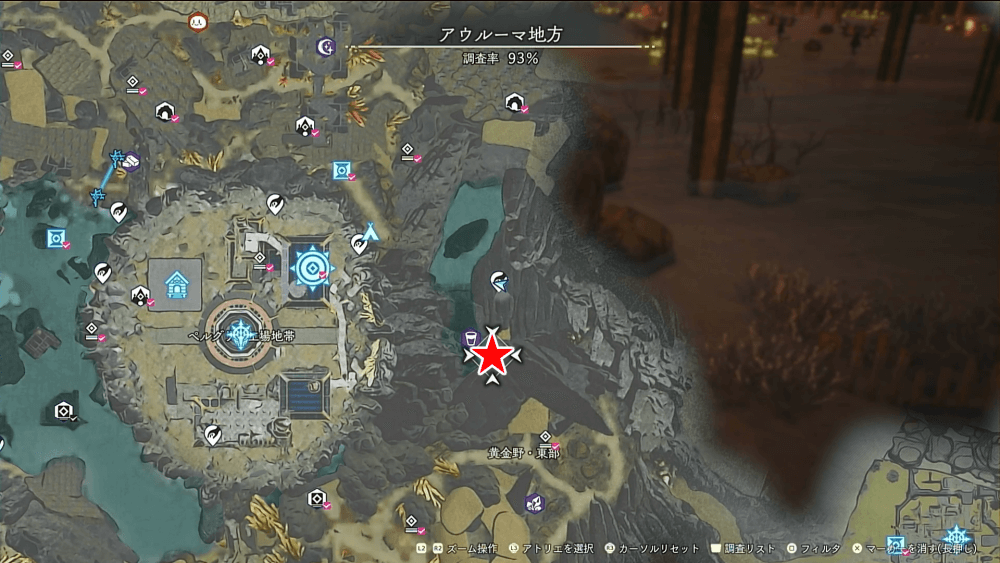Viewport: 1000px width, 563px height.
Task: Select the purple cup marker beside the star
Action: 467,338
